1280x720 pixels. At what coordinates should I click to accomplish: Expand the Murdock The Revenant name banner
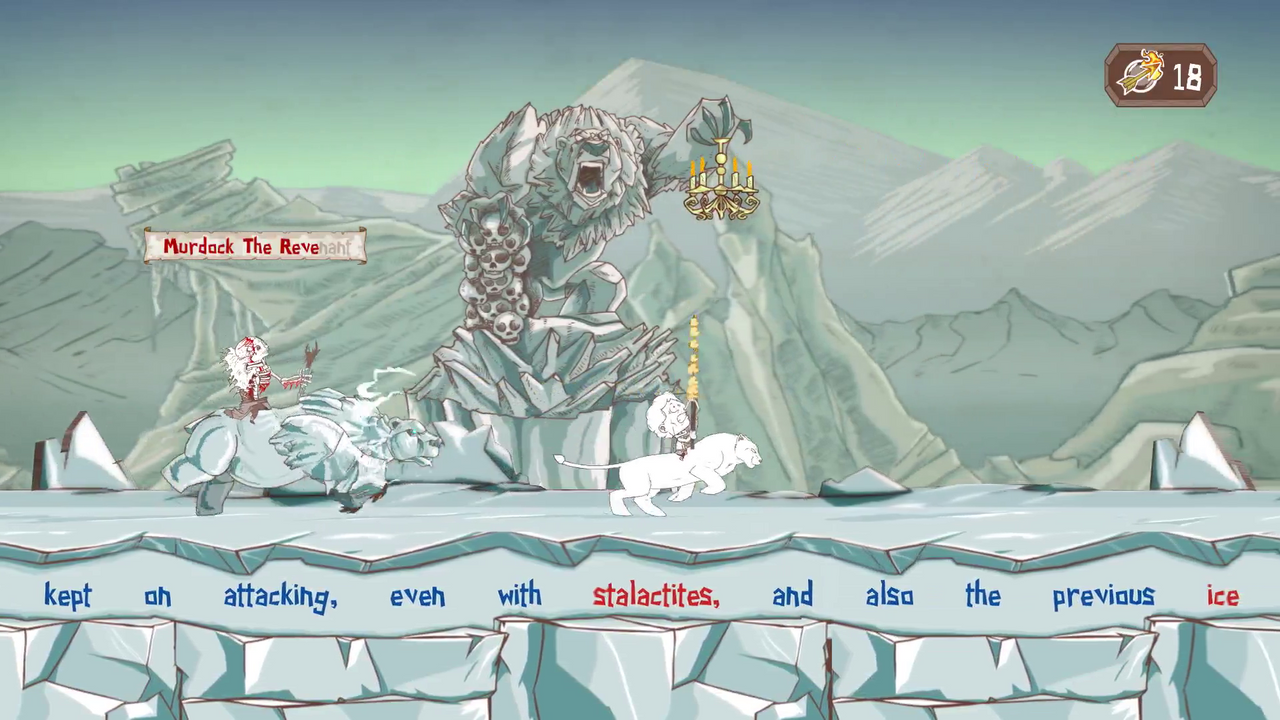tap(255, 246)
